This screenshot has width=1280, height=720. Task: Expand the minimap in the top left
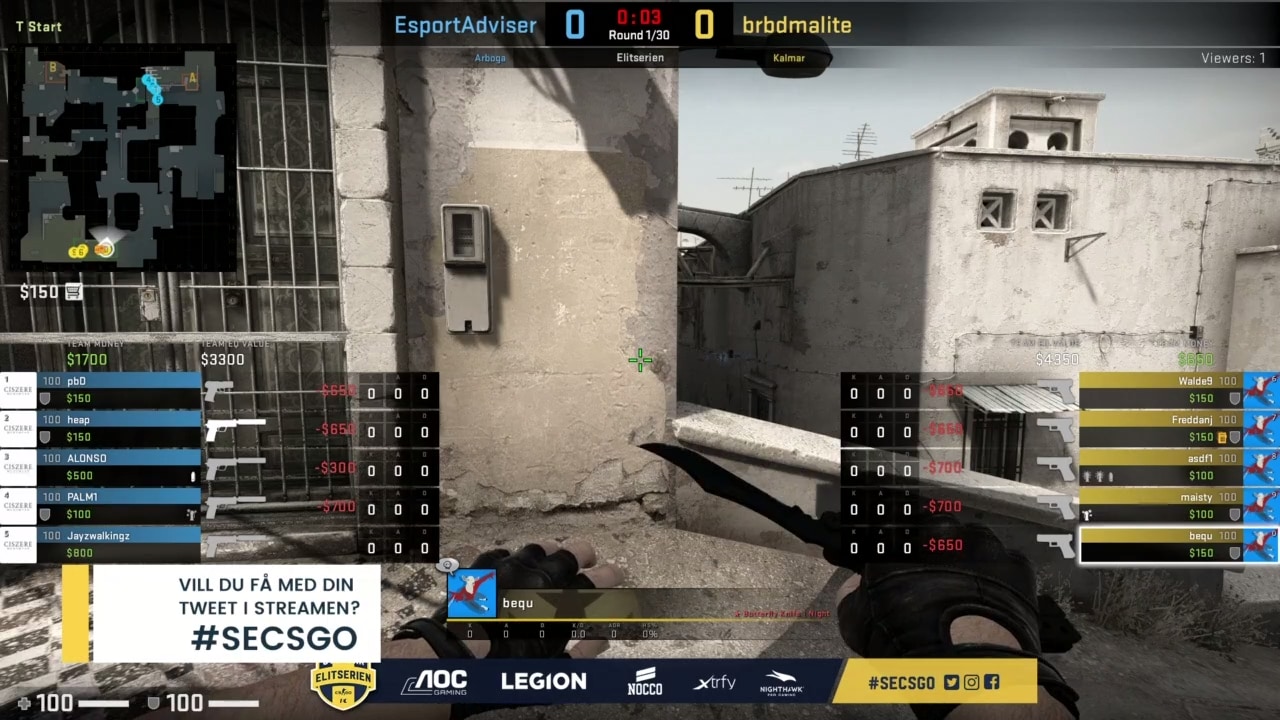click(x=125, y=155)
